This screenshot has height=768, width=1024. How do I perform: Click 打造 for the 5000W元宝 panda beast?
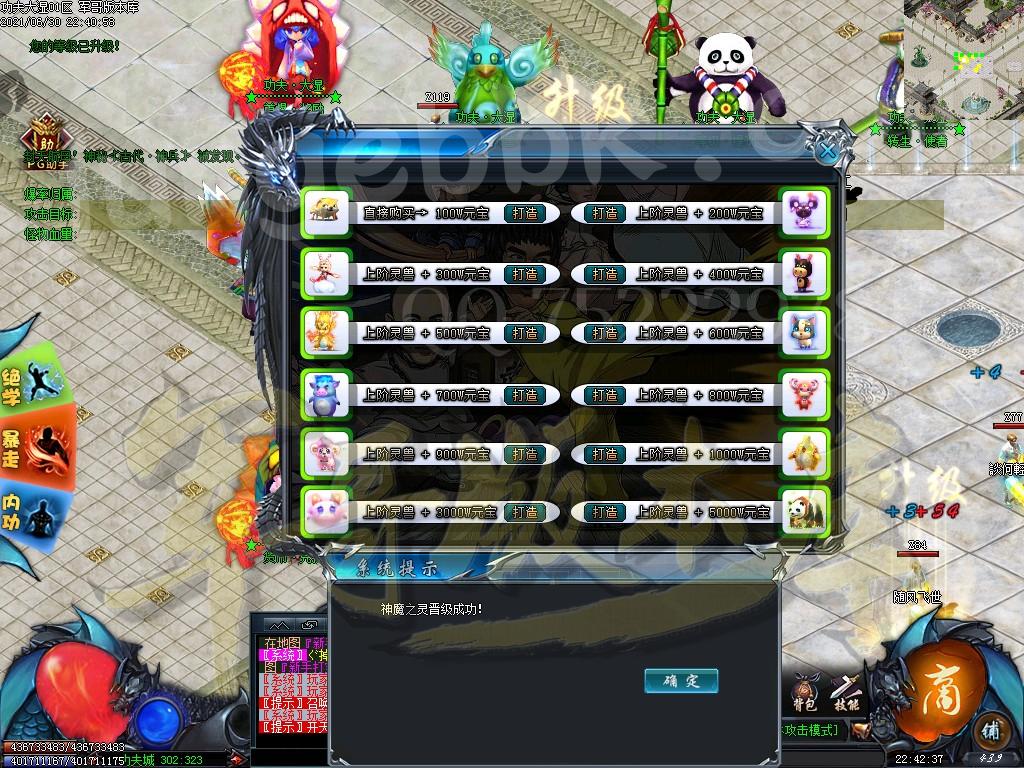tap(604, 512)
